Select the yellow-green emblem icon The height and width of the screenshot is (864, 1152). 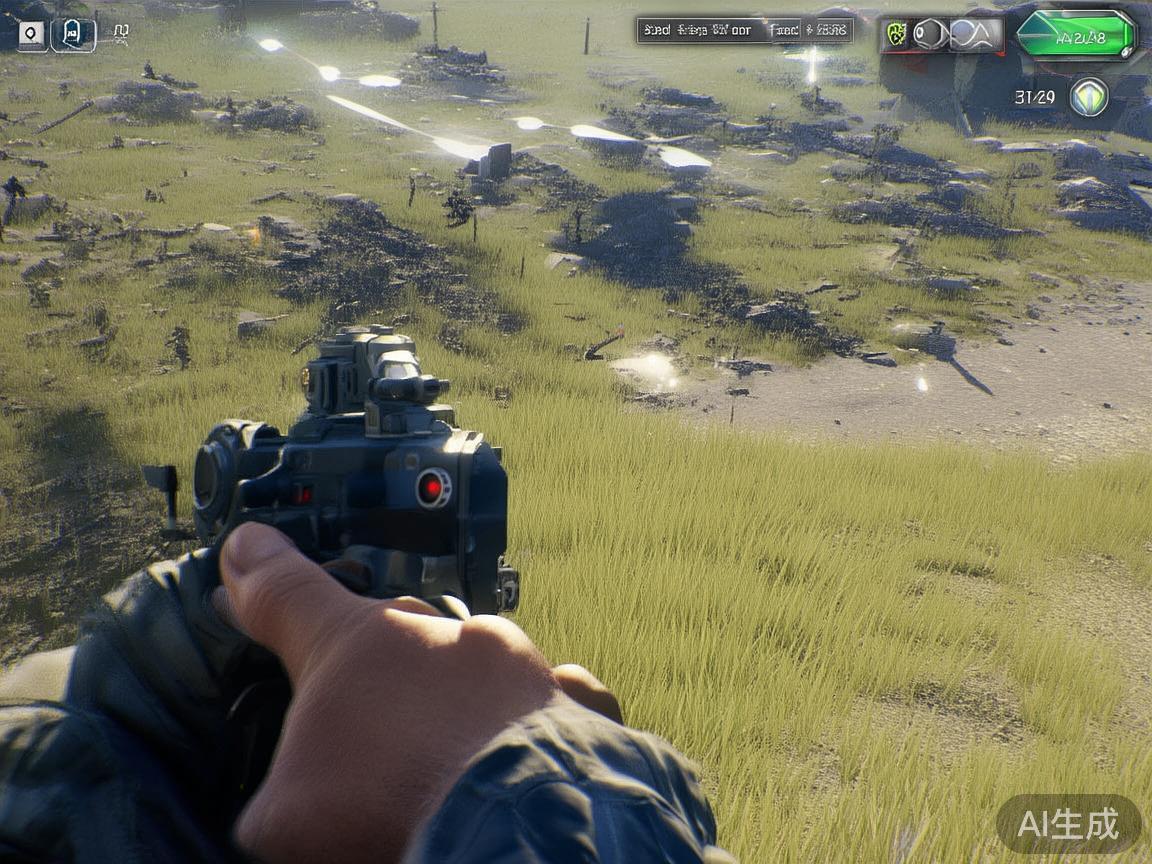(896, 35)
